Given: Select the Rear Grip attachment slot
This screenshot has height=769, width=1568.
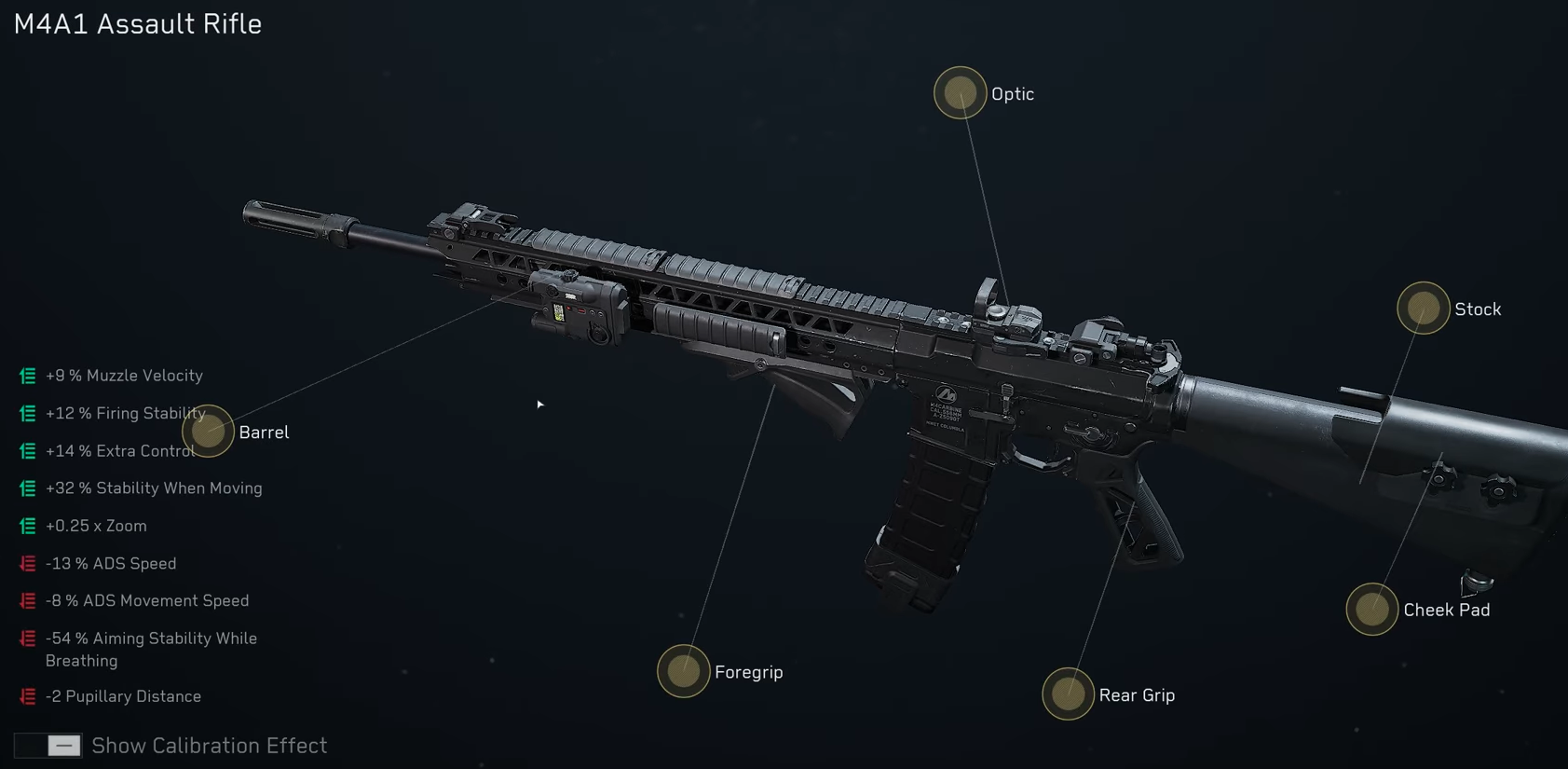Looking at the screenshot, I should pyautogui.click(x=1068, y=694).
